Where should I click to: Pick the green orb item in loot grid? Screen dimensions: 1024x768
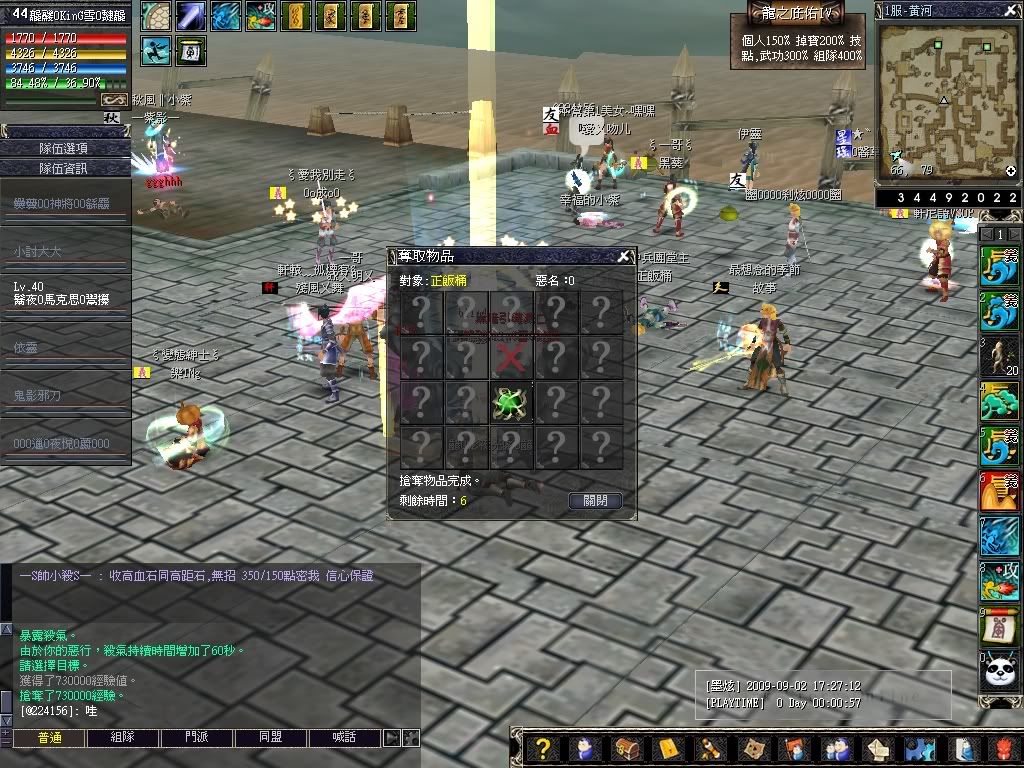(x=511, y=402)
